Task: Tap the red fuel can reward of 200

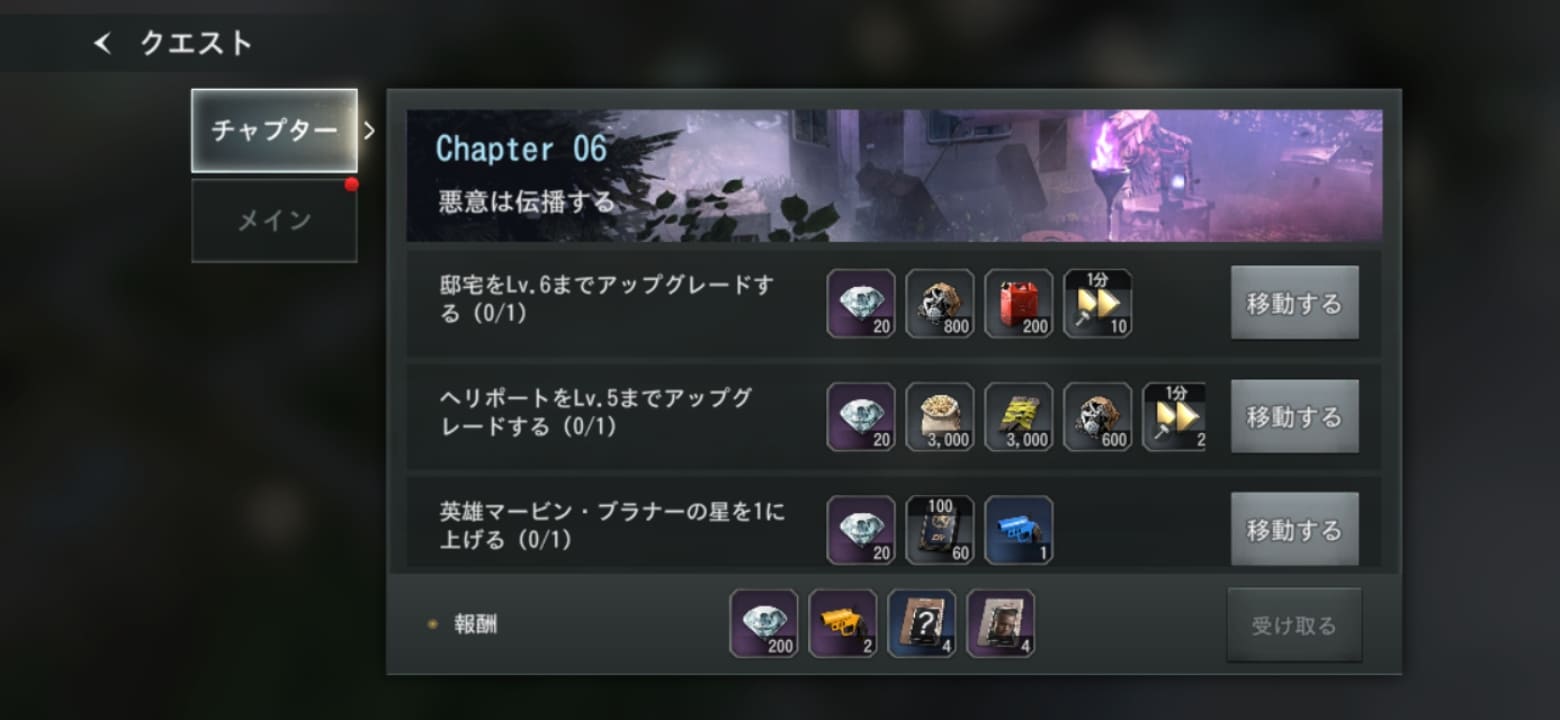Action: (1018, 304)
